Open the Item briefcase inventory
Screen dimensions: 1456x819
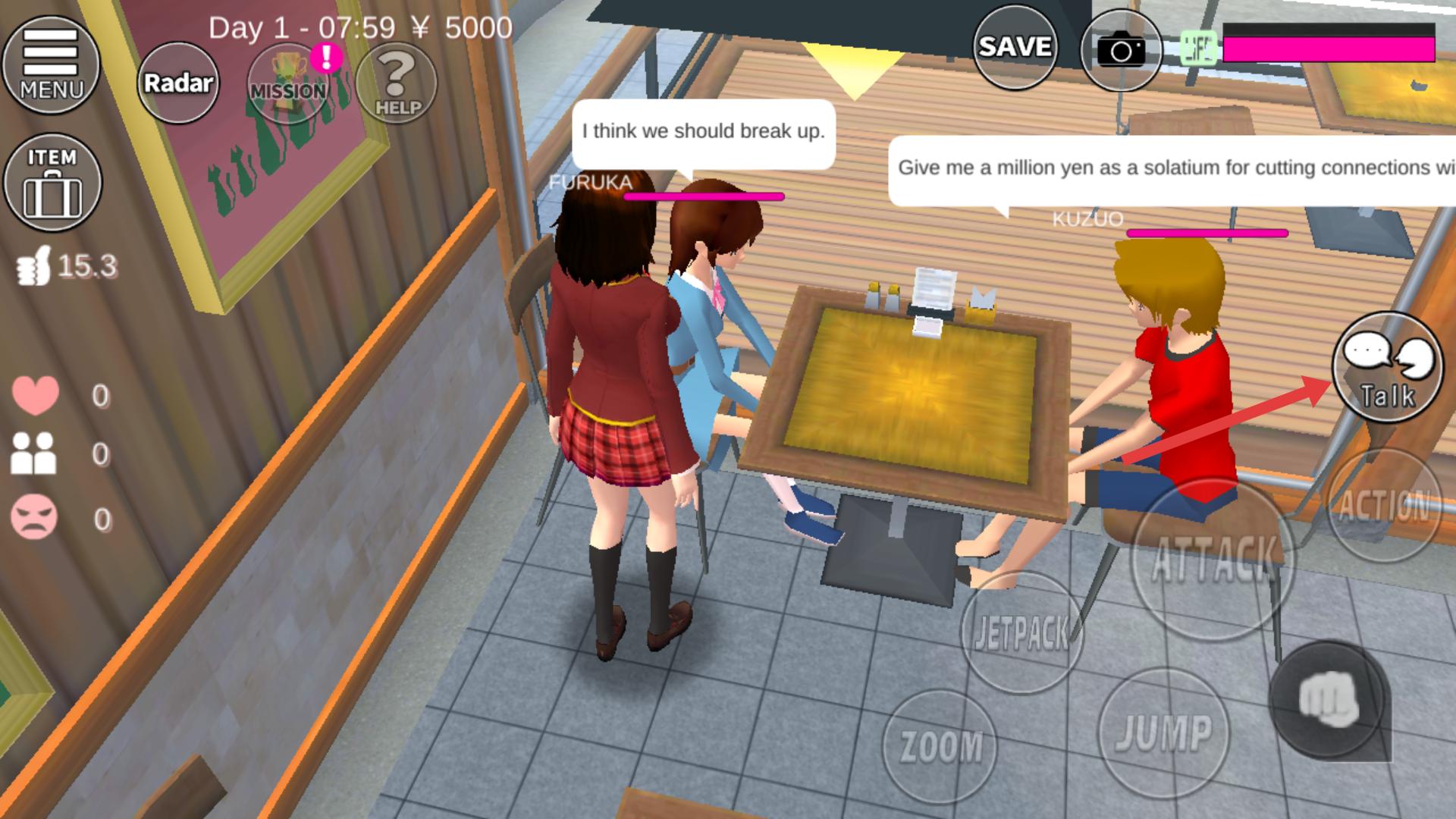[x=52, y=182]
